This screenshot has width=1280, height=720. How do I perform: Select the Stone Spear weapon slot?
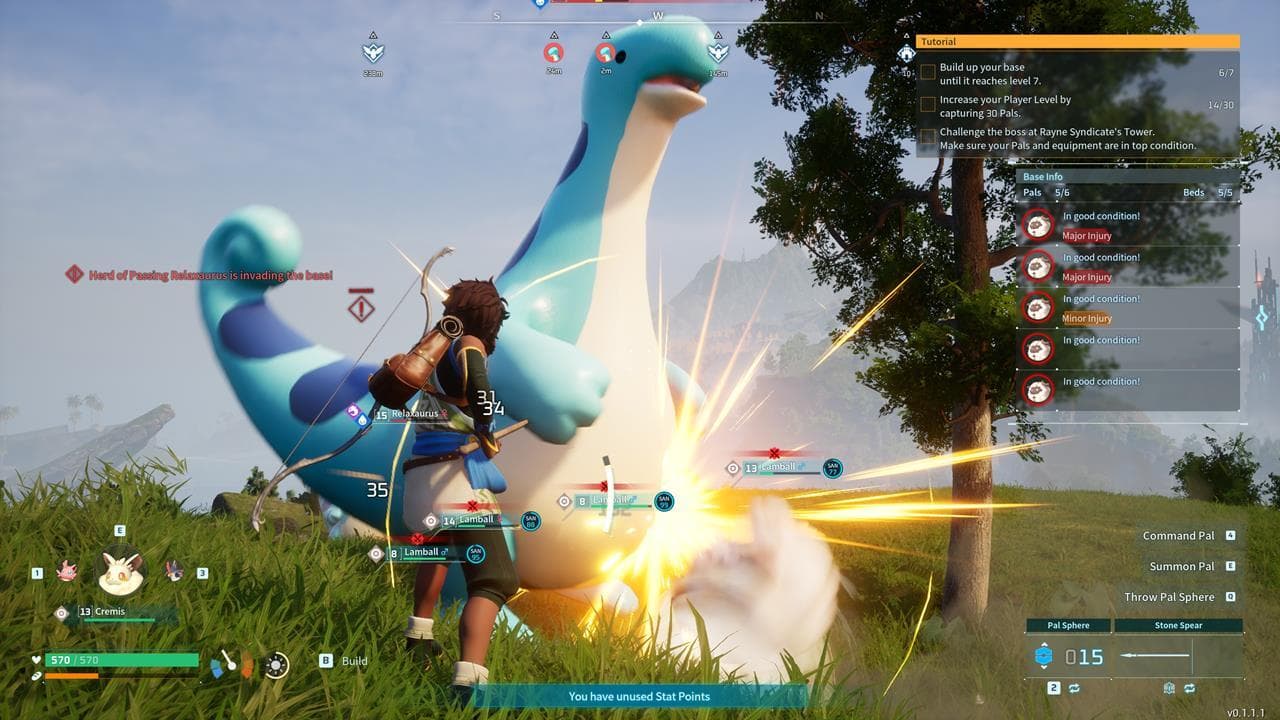pyautogui.click(x=1178, y=657)
